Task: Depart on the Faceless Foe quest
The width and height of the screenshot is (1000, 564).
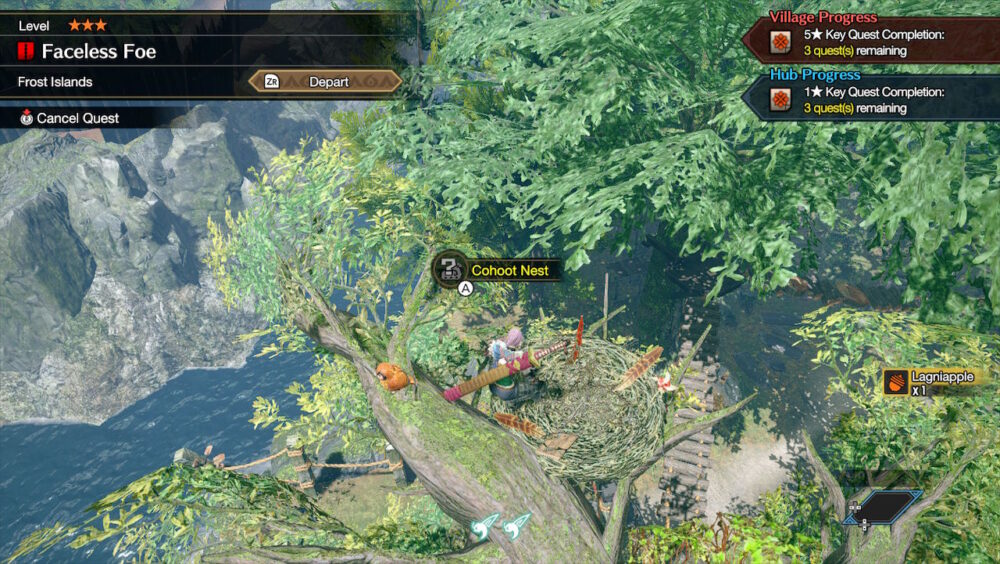Action: coord(326,82)
